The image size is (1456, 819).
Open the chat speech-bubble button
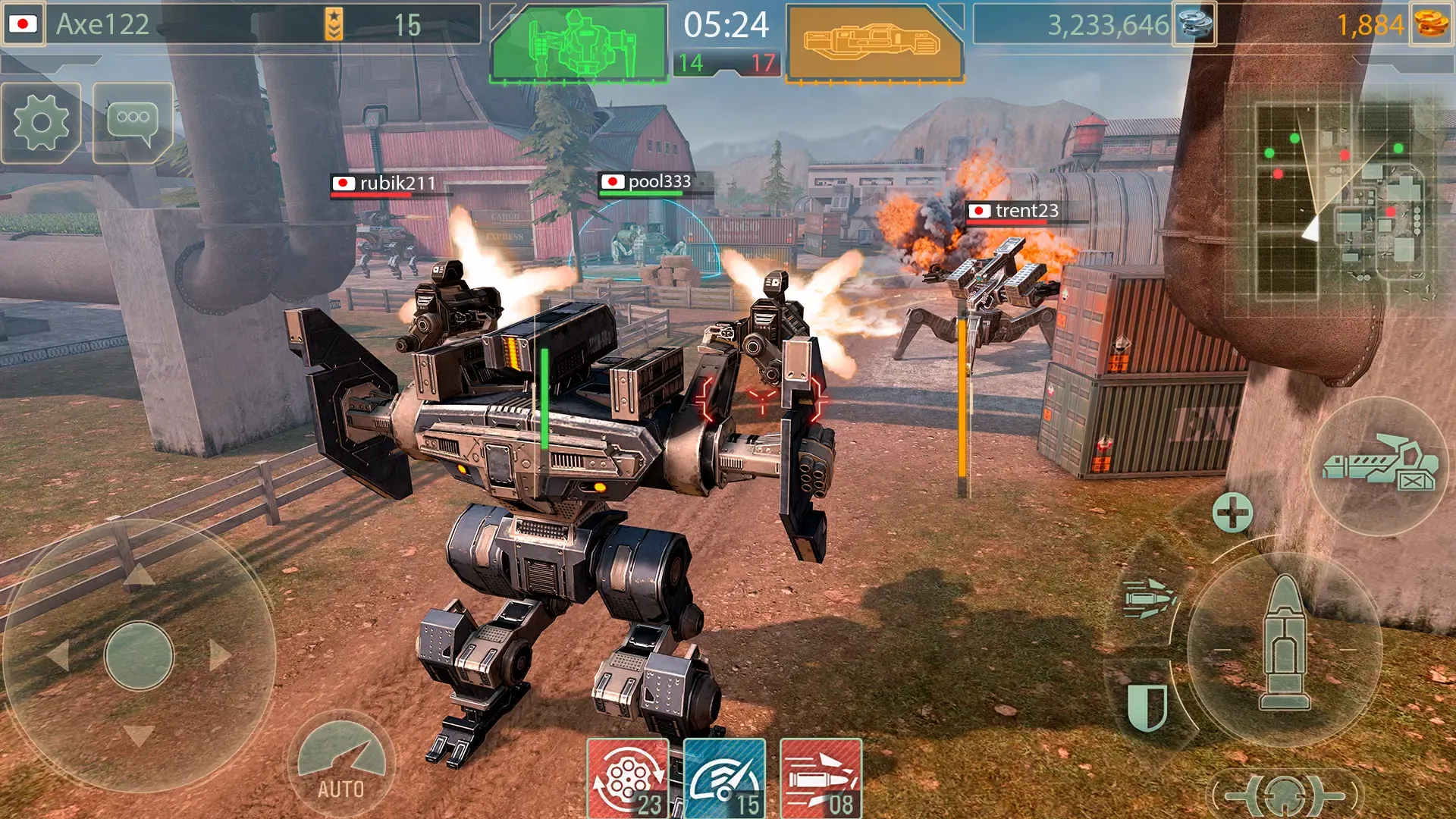pos(133,123)
